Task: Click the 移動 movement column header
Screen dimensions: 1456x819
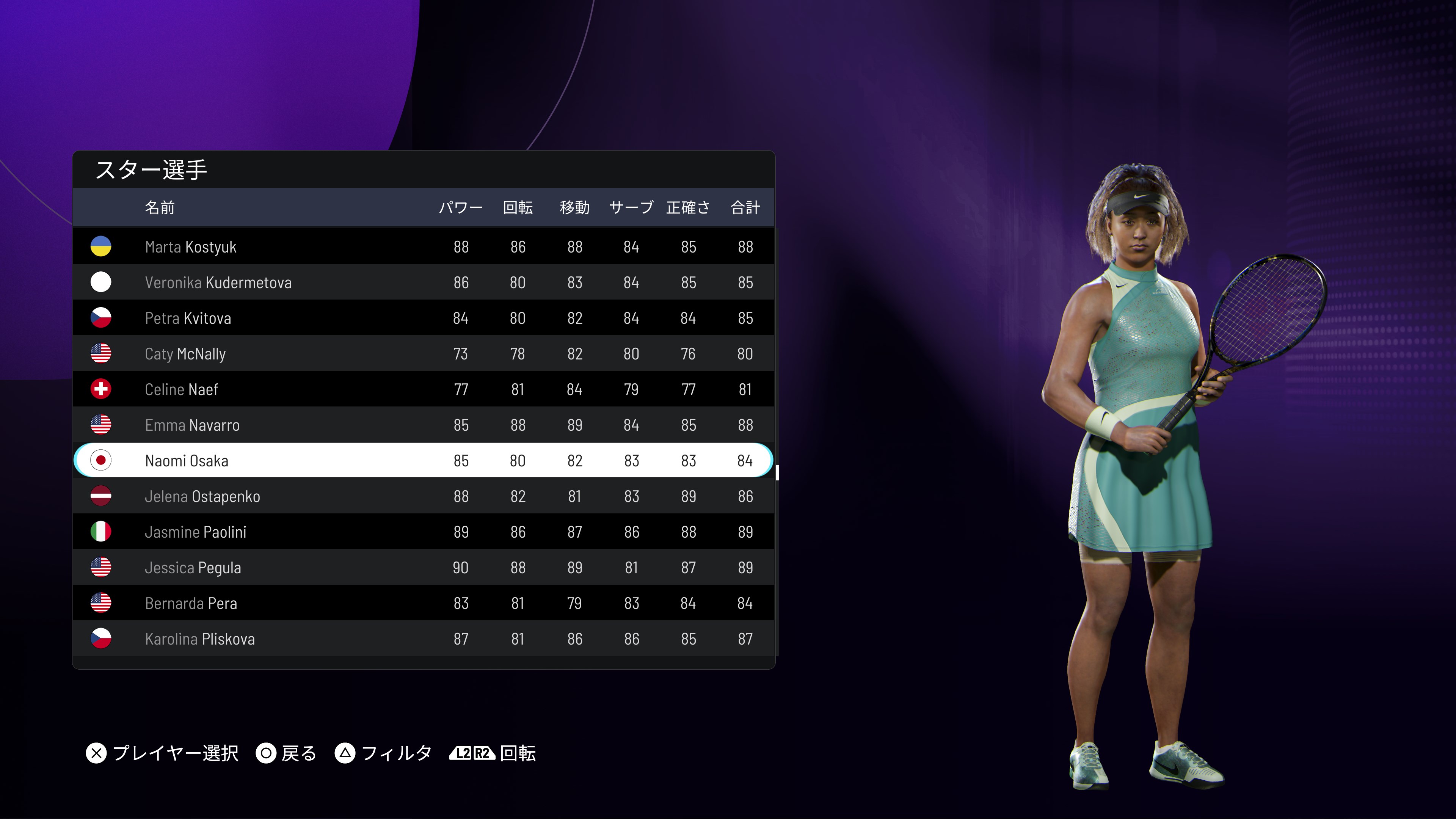Action: (574, 207)
